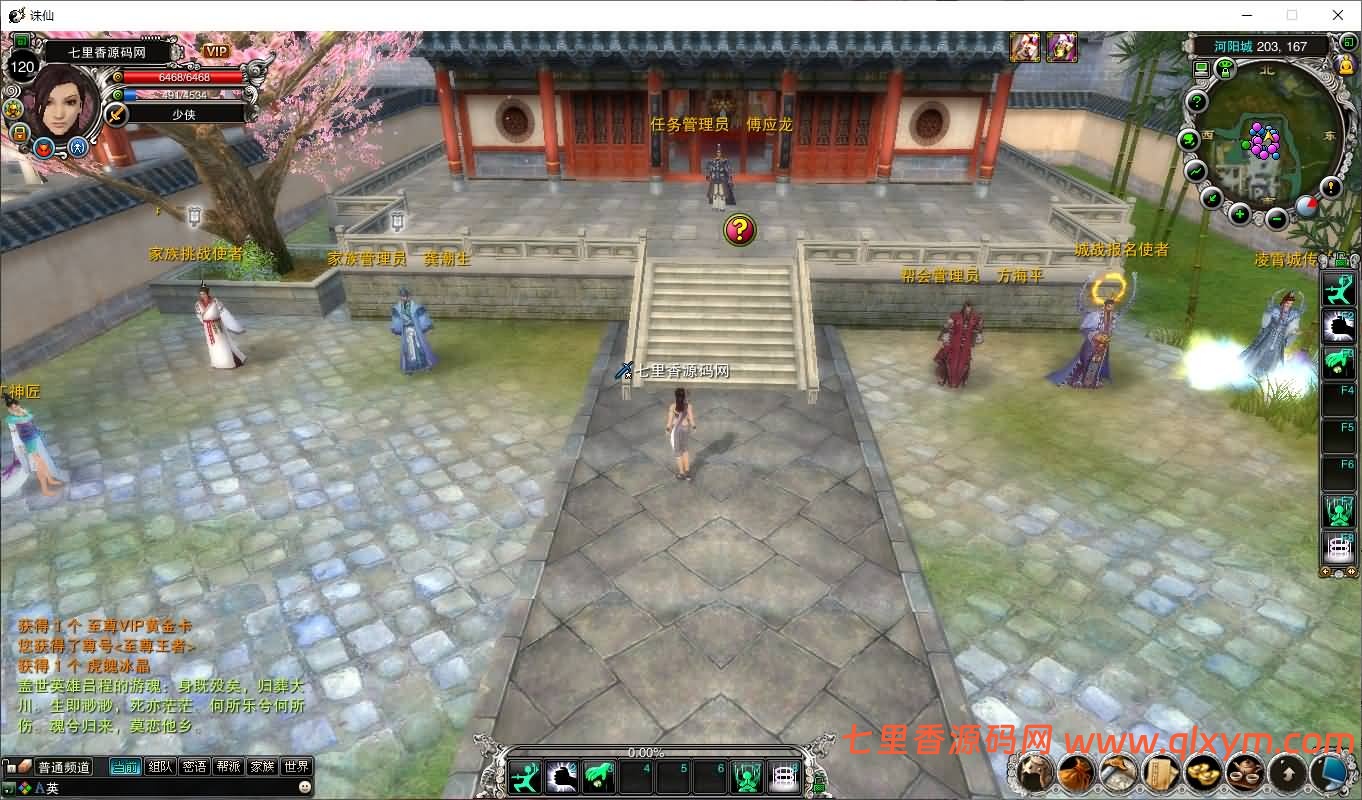Toggle the minimap help question mark

click(x=1196, y=101)
